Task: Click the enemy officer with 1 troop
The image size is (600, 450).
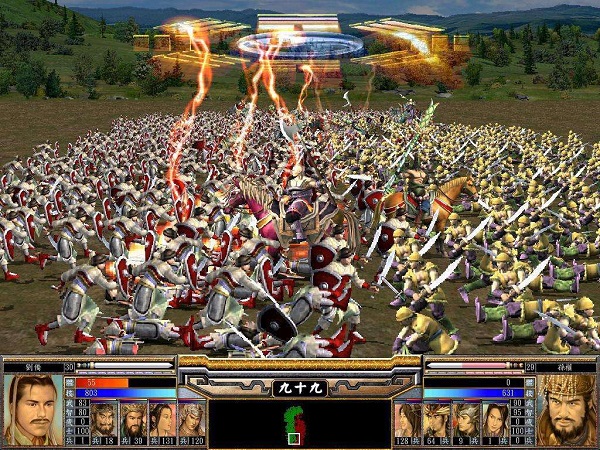Action: (495, 419)
